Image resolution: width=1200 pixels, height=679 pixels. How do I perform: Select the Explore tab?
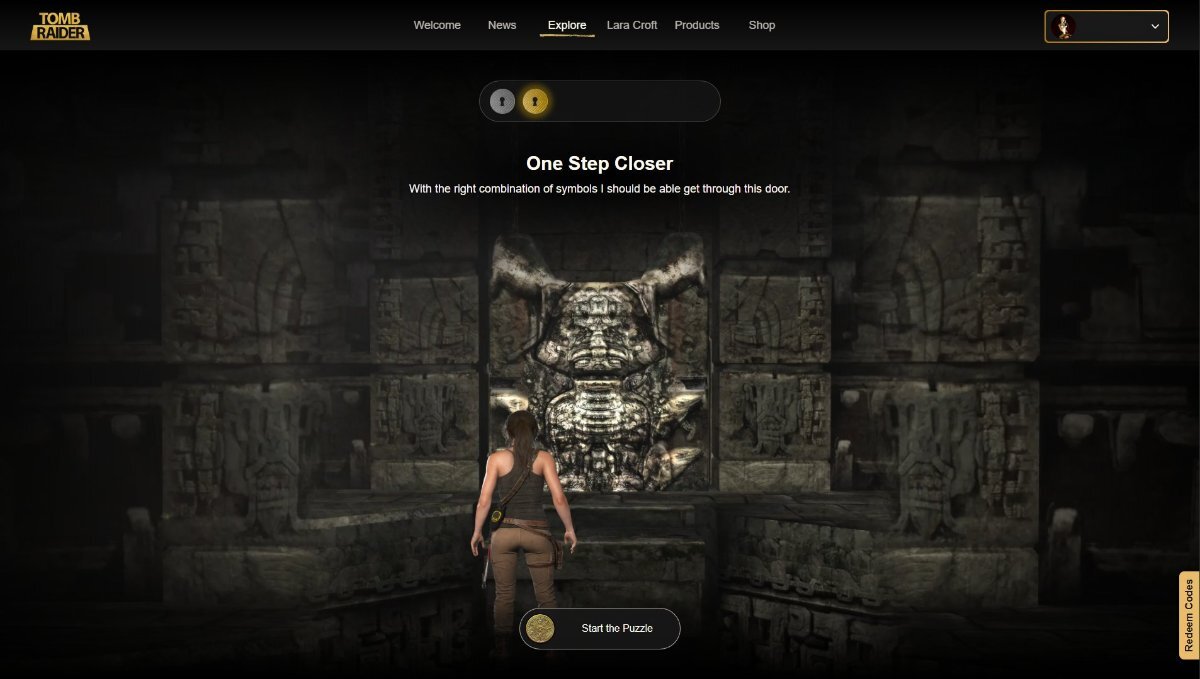tap(567, 25)
